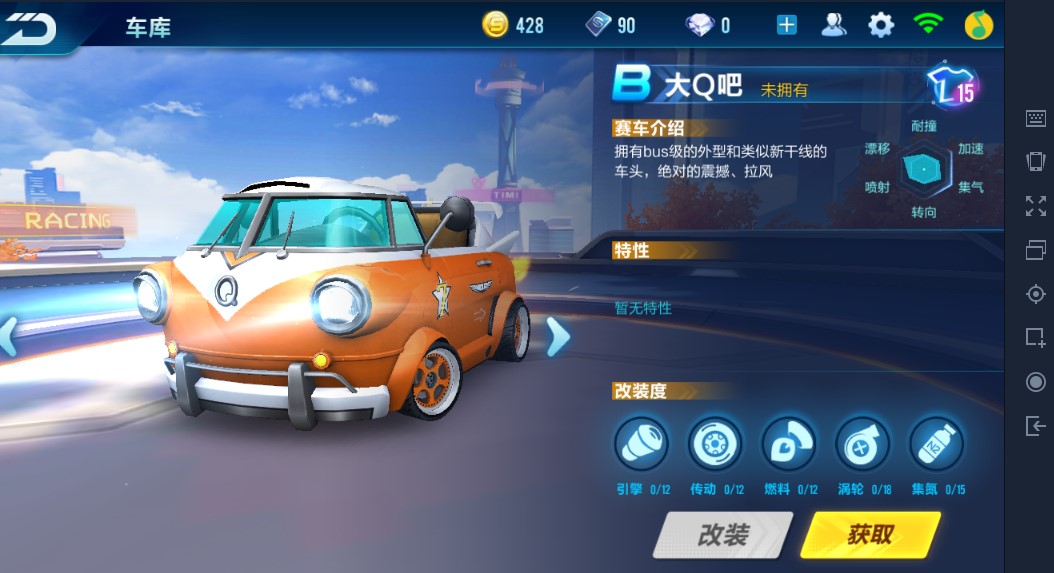Screen dimensions: 1054x573
Task: Show the next car with right arrow
Action: [558, 337]
